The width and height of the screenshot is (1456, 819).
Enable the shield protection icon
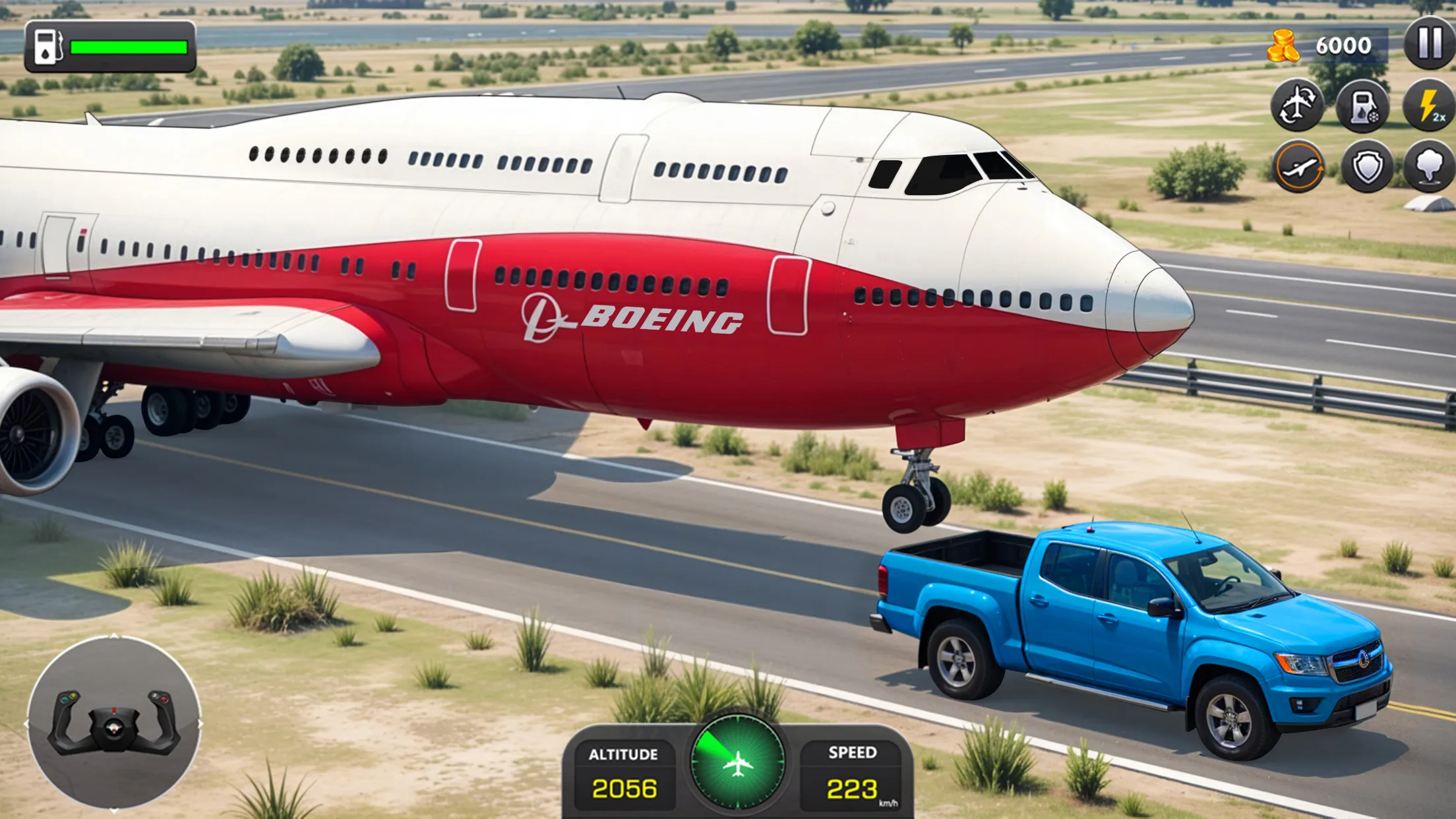click(x=1367, y=167)
